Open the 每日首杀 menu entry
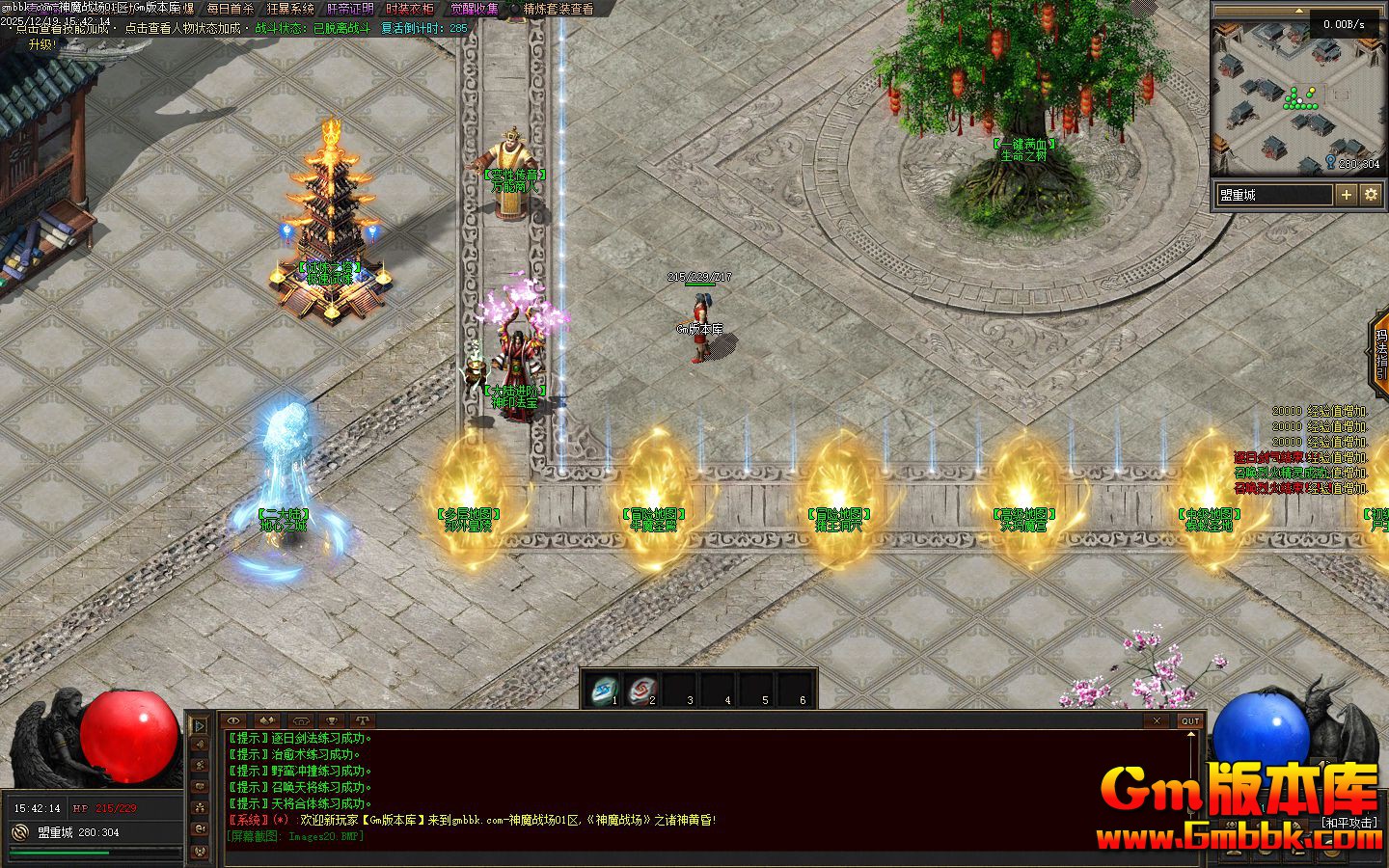1389x868 pixels. pyautogui.click(x=230, y=9)
